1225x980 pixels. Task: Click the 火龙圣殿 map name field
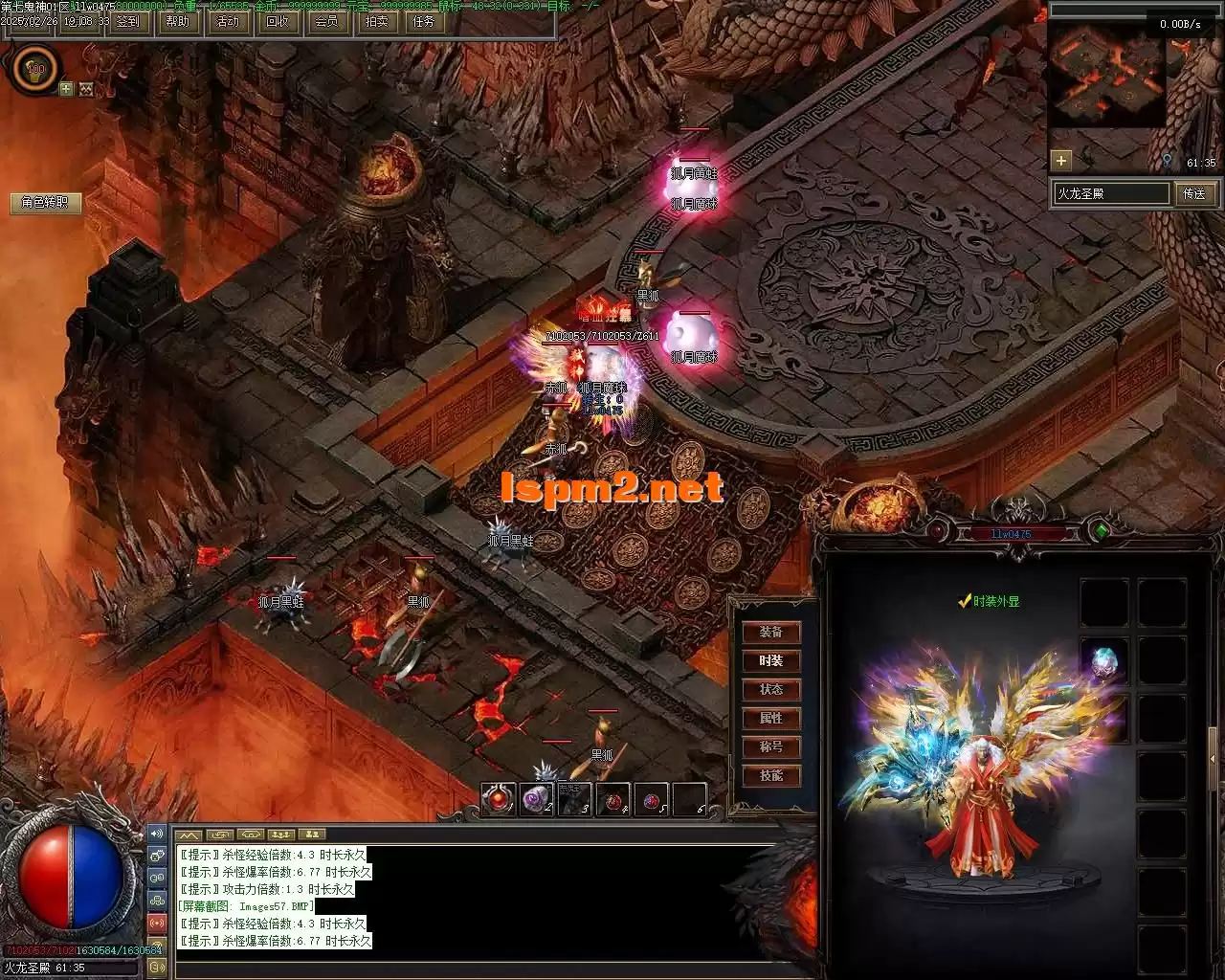1110,193
